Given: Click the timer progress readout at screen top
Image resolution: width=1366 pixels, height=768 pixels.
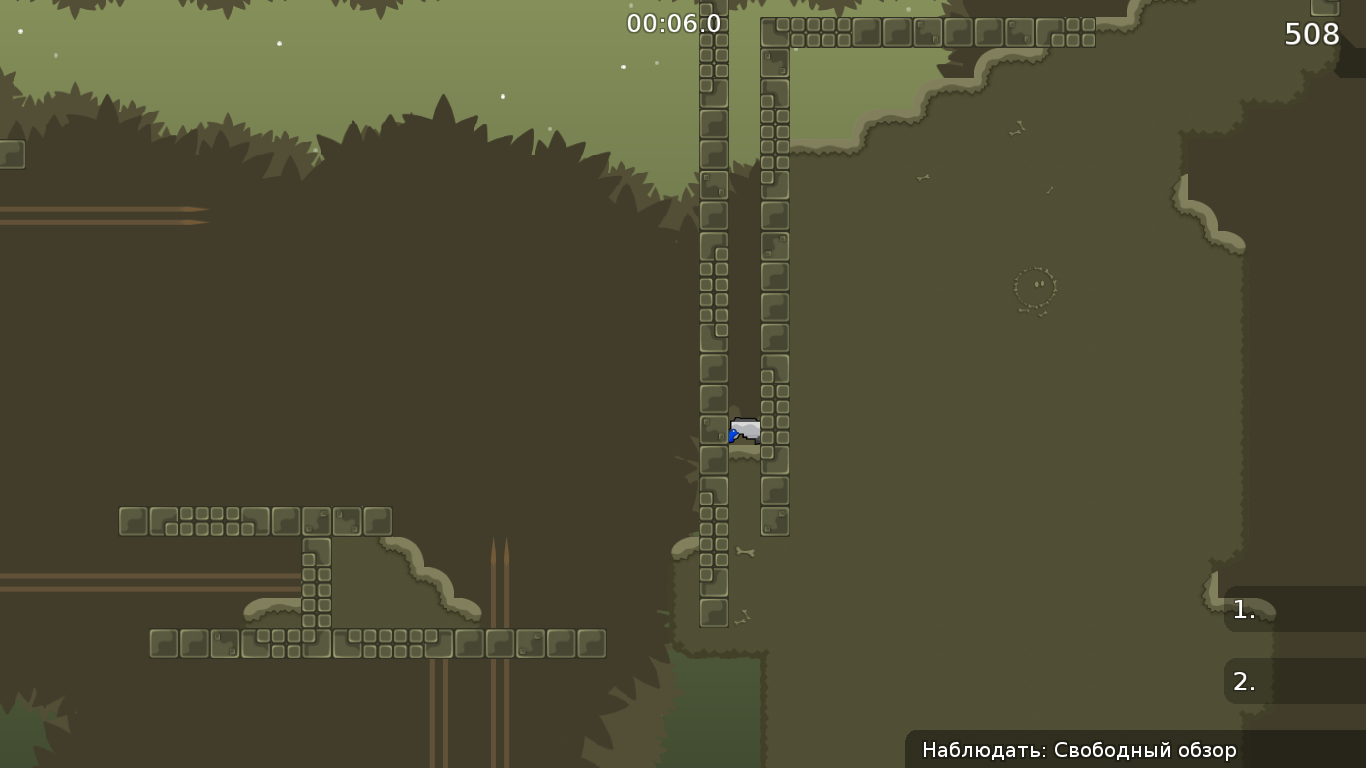Looking at the screenshot, I should tap(672, 22).
